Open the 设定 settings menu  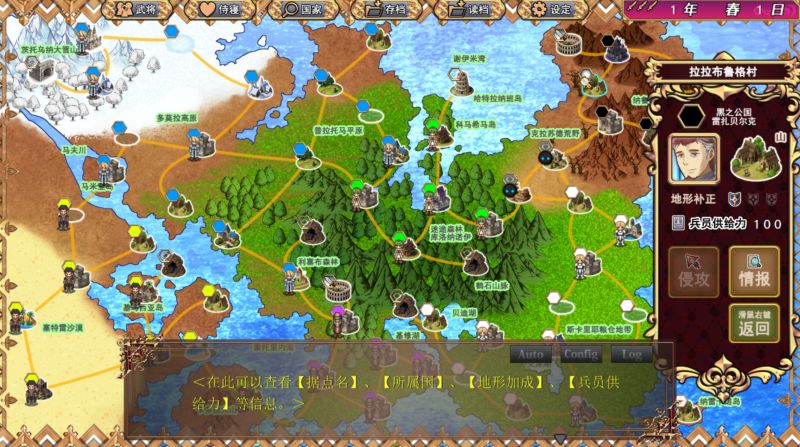pyautogui.click(x=552, y=10)
